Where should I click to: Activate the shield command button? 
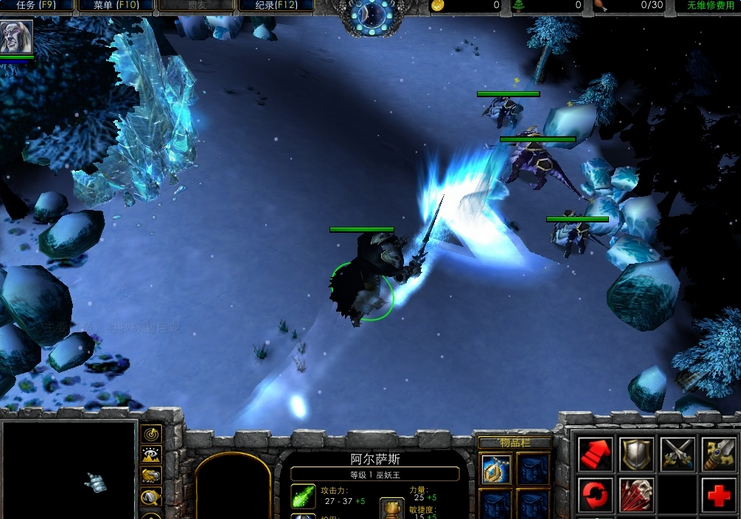(x=636, y=454)
